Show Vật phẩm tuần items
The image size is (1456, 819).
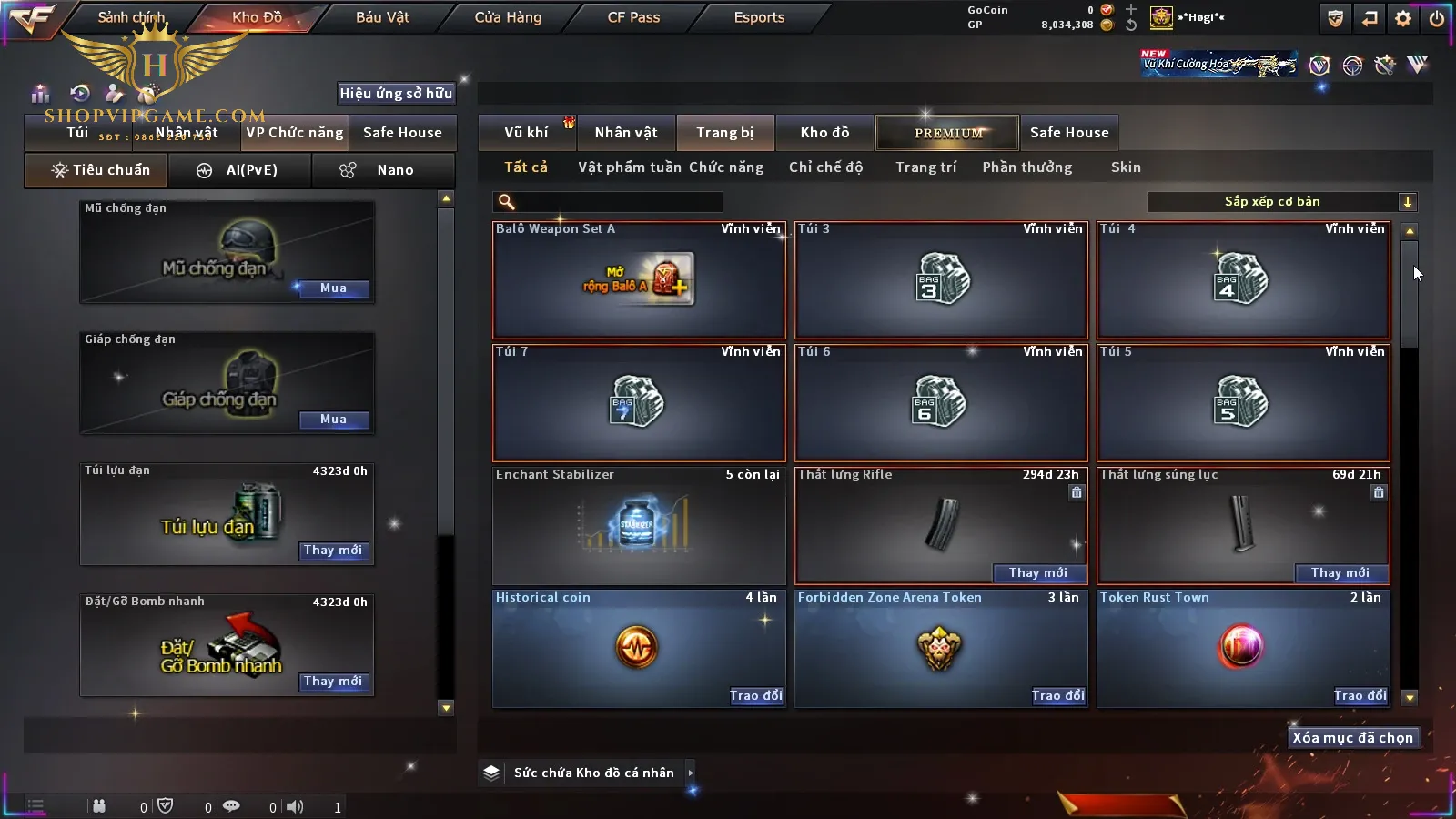tap(629, 167)
